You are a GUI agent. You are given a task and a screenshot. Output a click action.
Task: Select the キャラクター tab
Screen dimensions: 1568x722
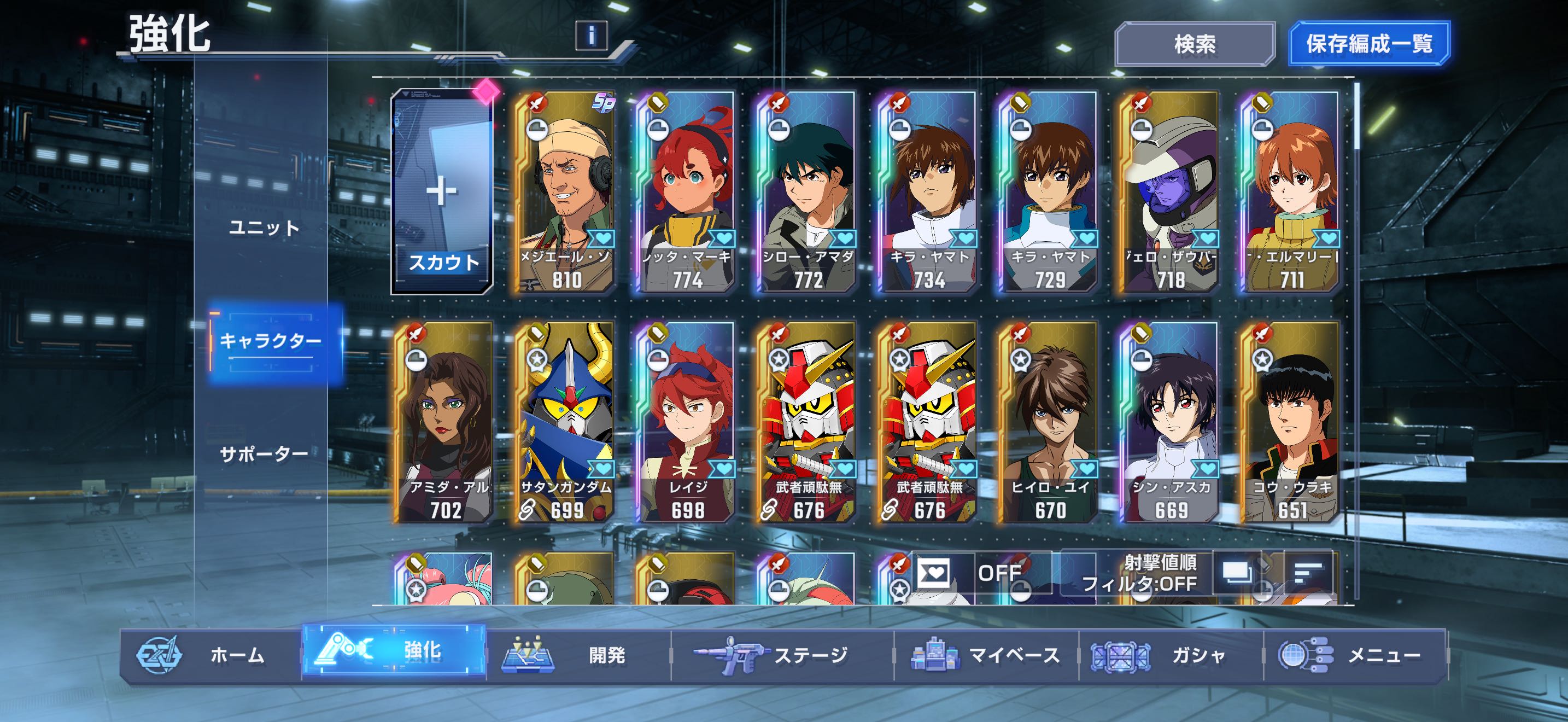(270, 340)
